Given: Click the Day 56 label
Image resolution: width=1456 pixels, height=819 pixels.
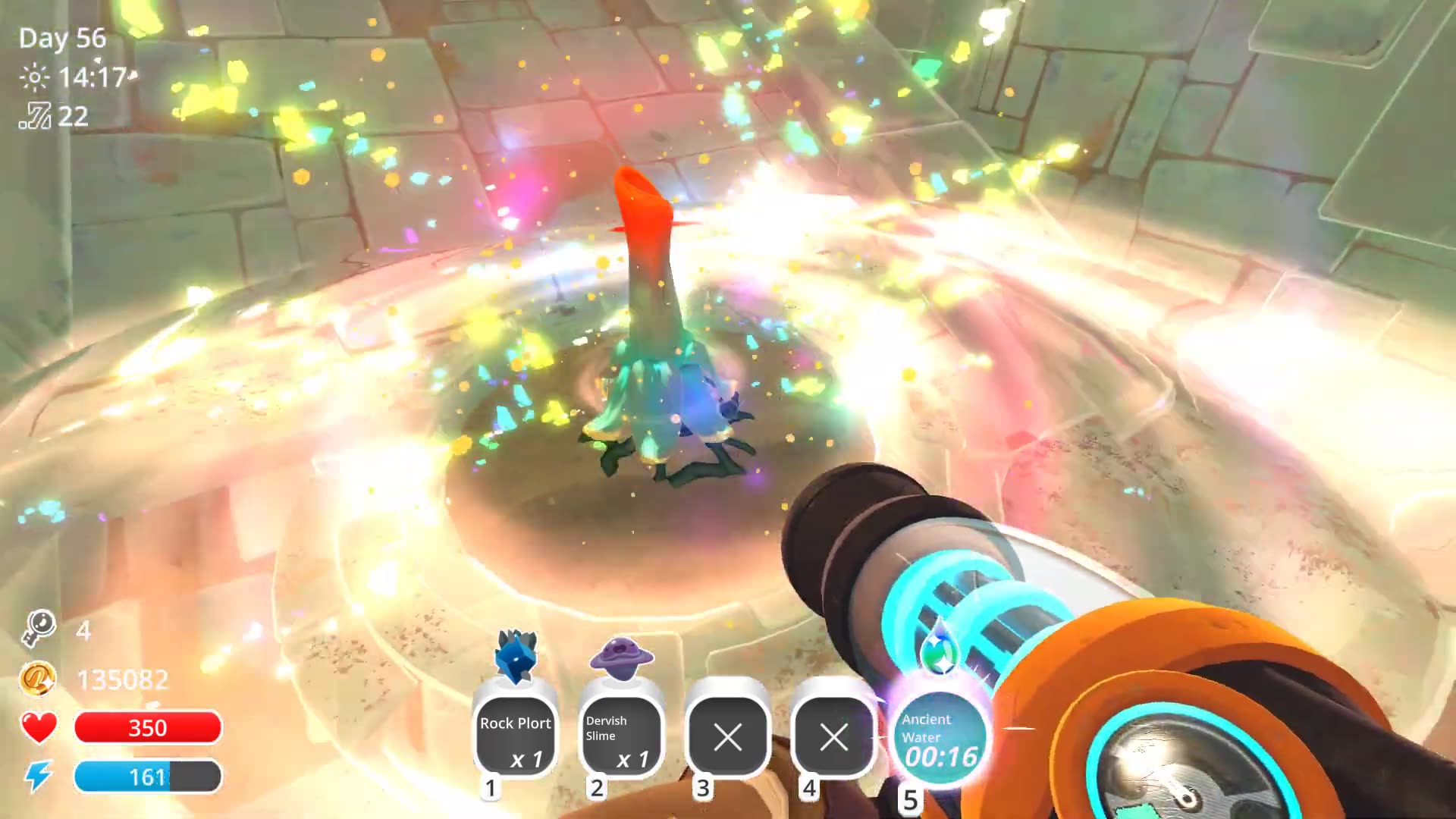Looking at the screenshot, I should click(x=62, y=38).
